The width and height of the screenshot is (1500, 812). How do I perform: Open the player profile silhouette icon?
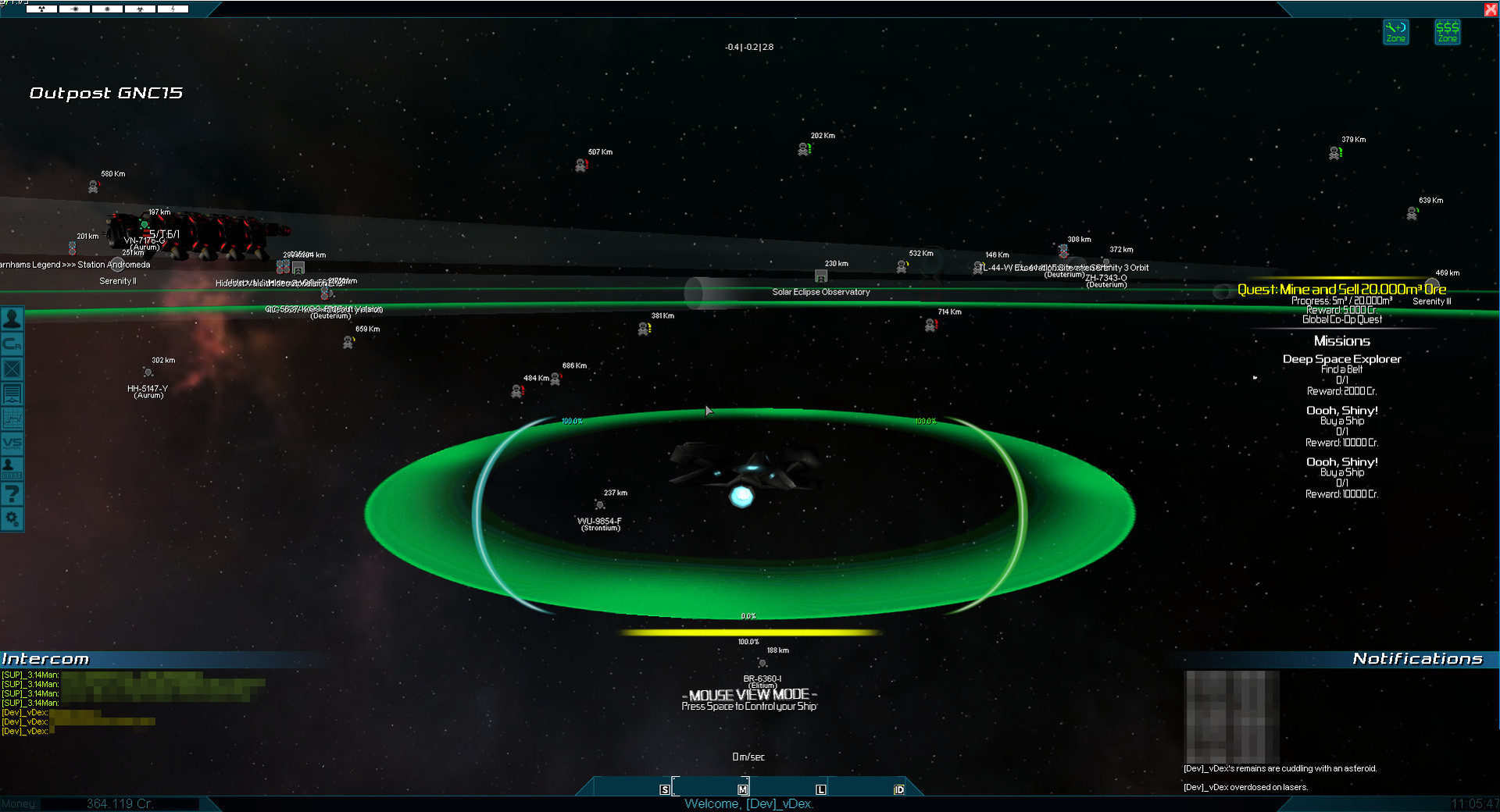(12, 319)
